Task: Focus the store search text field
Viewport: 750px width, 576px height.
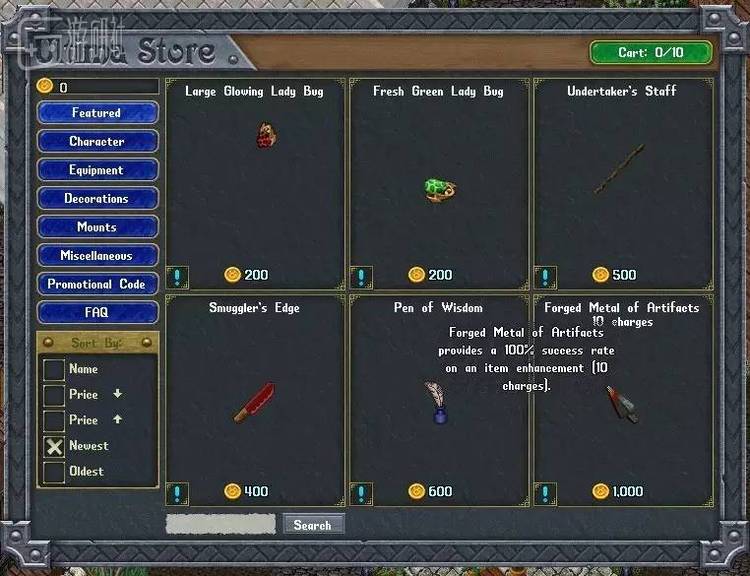Action: [x=220, y=524]
